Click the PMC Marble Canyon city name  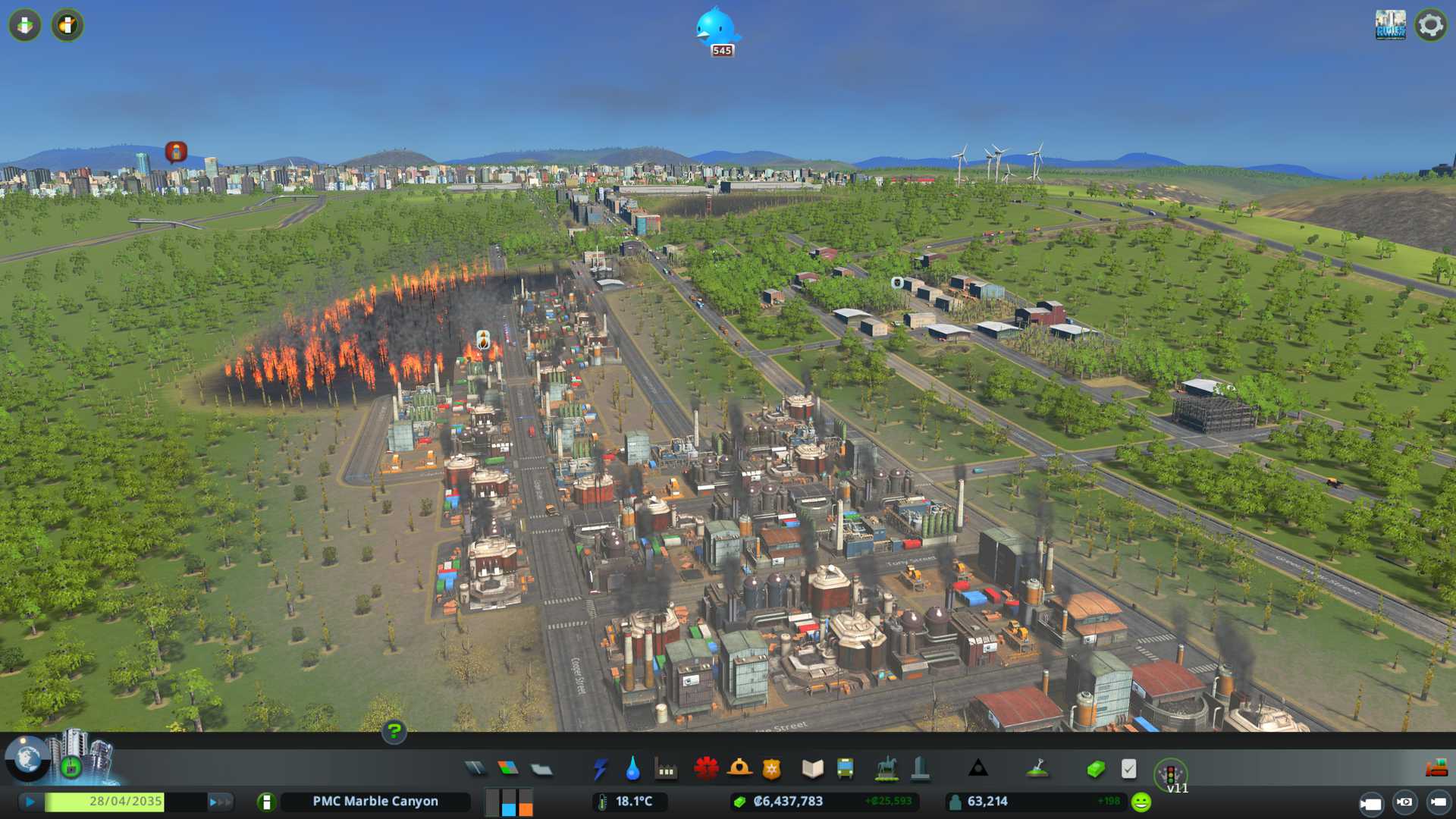[375, 802]
